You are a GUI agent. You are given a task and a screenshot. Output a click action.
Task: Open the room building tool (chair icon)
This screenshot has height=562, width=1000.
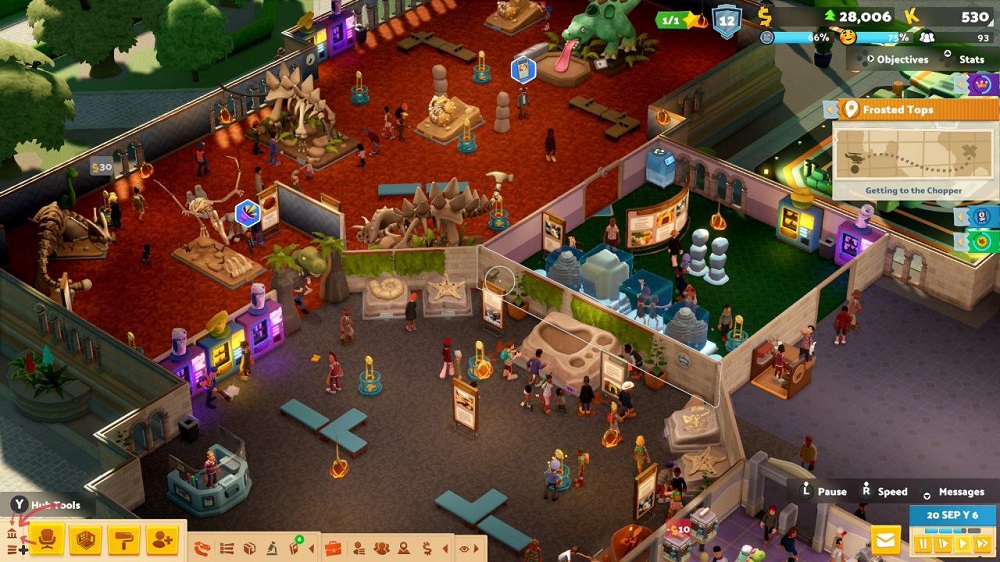coord(47,540)
